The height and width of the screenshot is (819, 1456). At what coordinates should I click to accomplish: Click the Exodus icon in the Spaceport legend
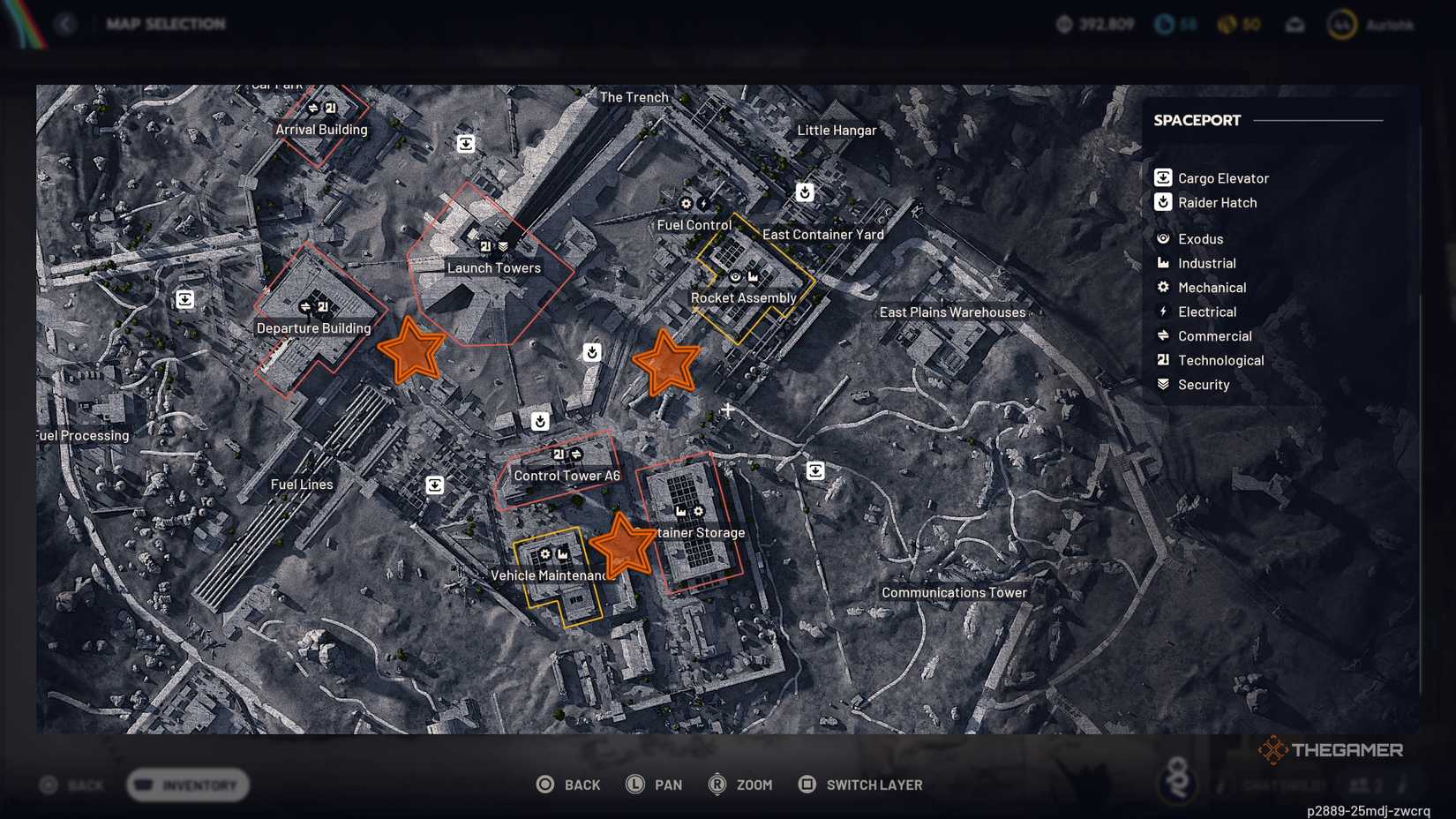1163,238
